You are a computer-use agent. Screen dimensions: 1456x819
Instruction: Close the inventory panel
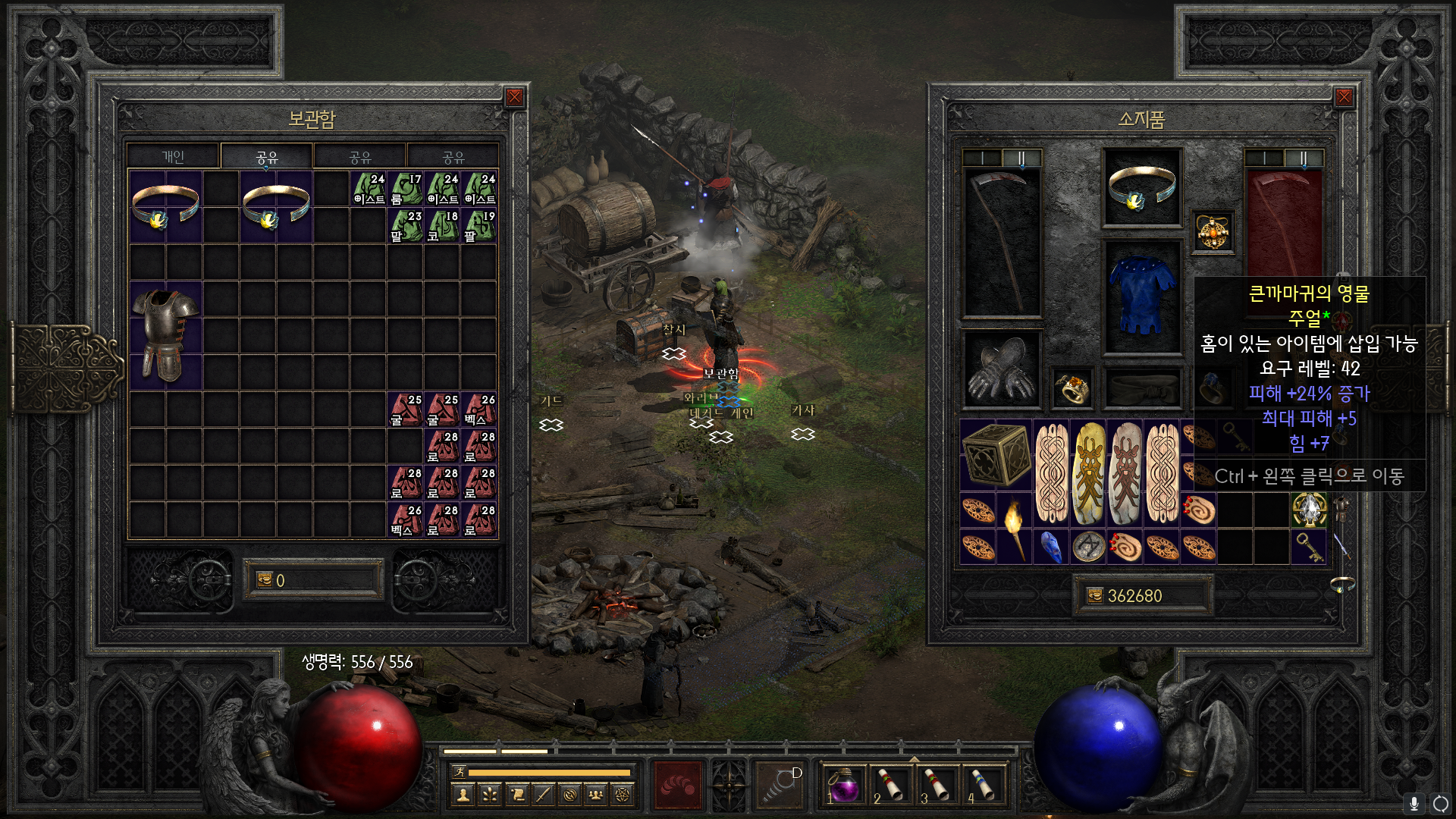coord(1344,97)
